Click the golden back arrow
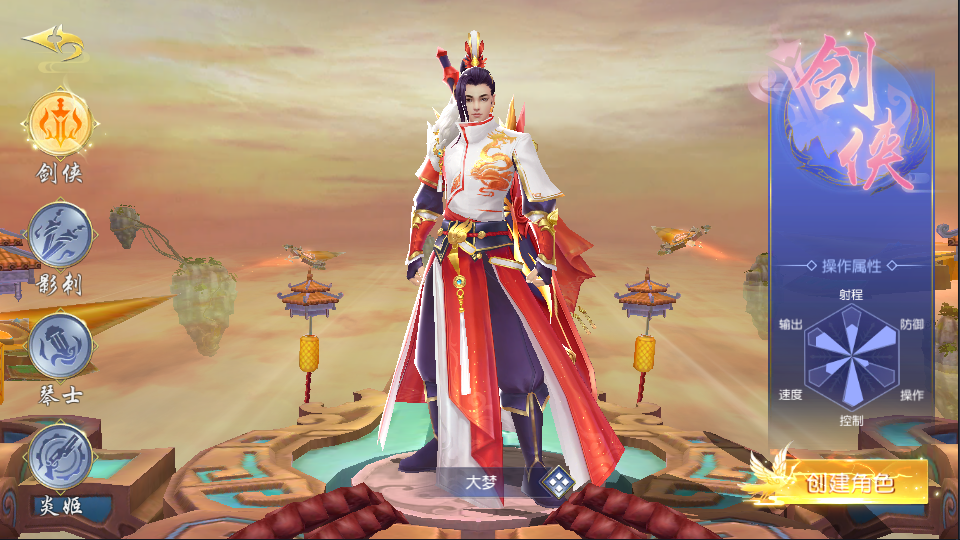This screenshot has height=540, width=960. 54,43
